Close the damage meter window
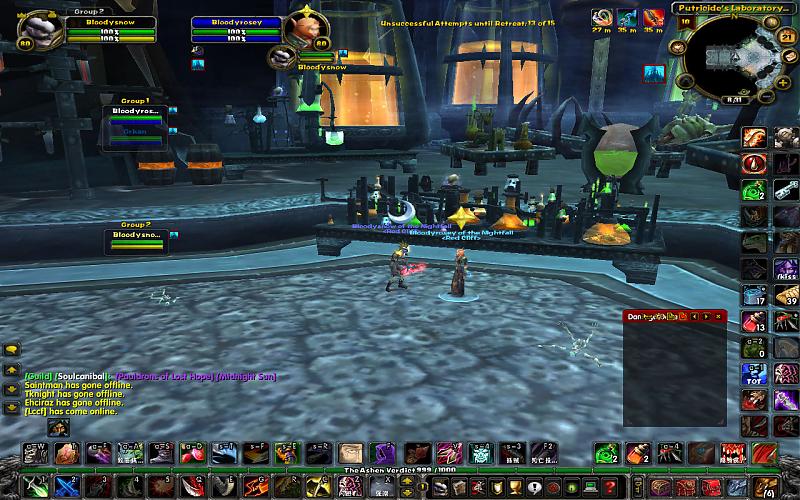The image size is (800, 500). coord(718,316)
